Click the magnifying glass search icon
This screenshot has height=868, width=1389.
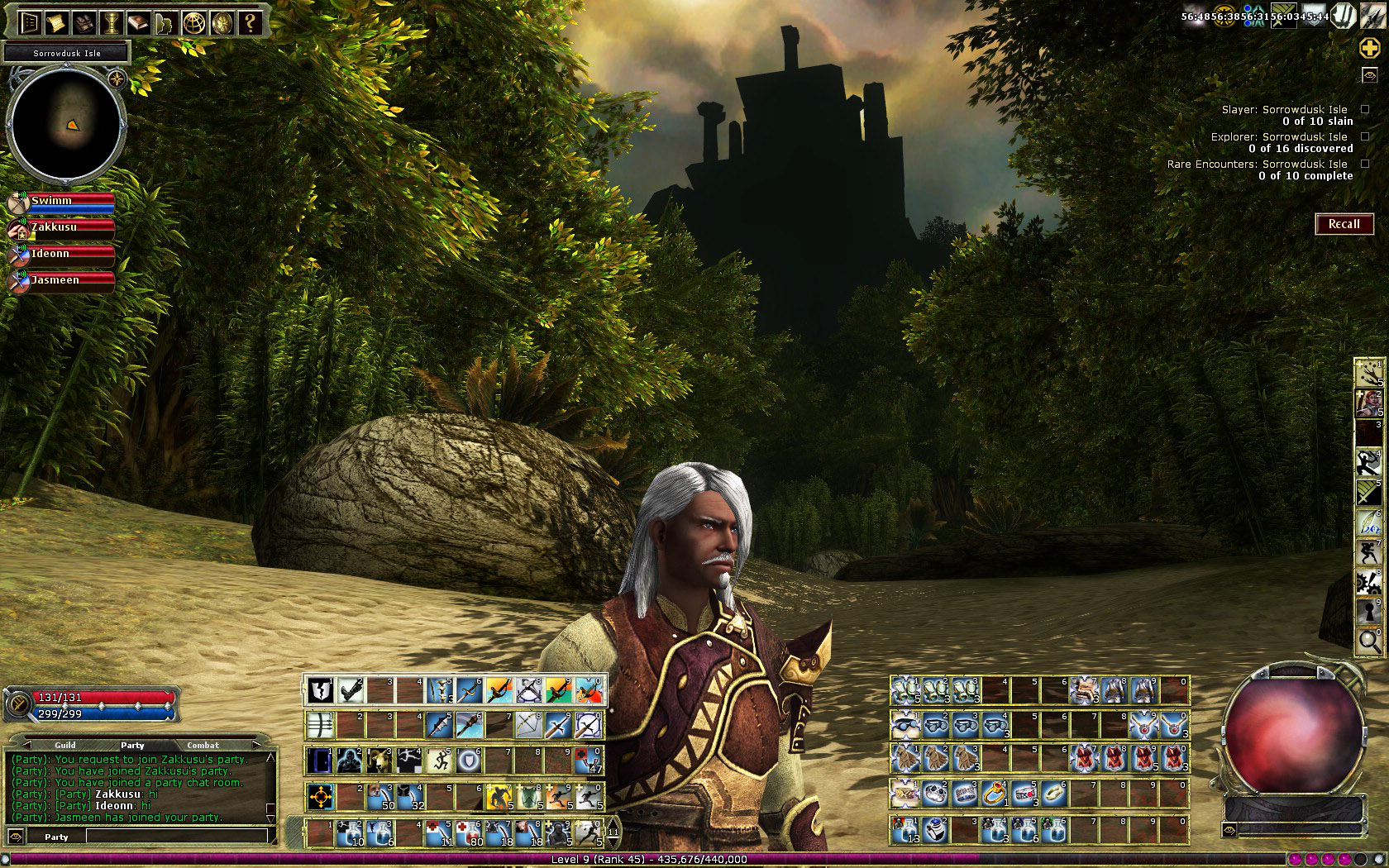click(1369, 640)
